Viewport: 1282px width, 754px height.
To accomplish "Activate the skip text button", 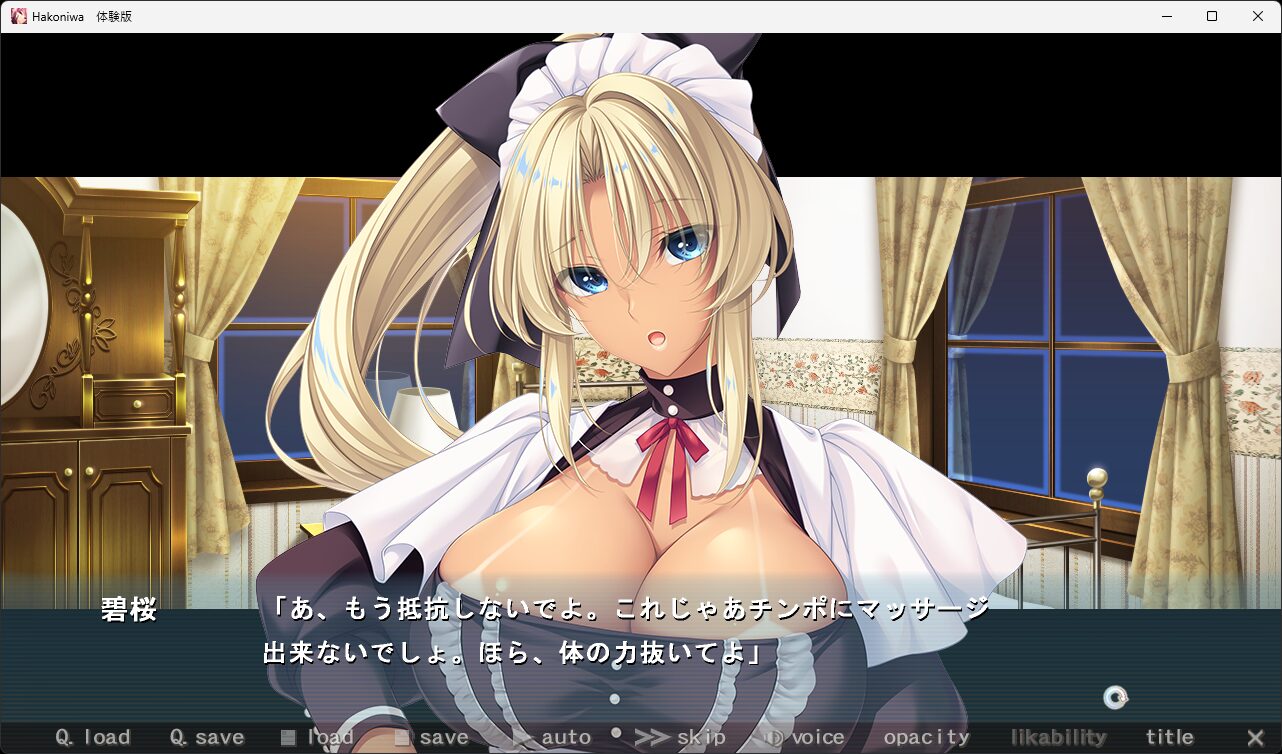I will (x=681, y=738).
